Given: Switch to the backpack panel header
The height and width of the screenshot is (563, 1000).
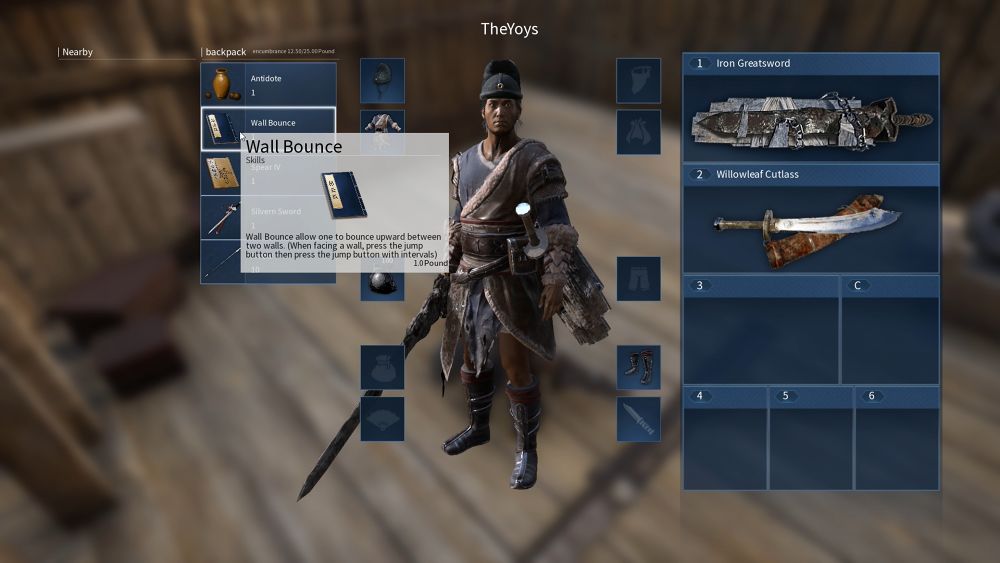Looking at the screenshot, I should tap(225, 52).
